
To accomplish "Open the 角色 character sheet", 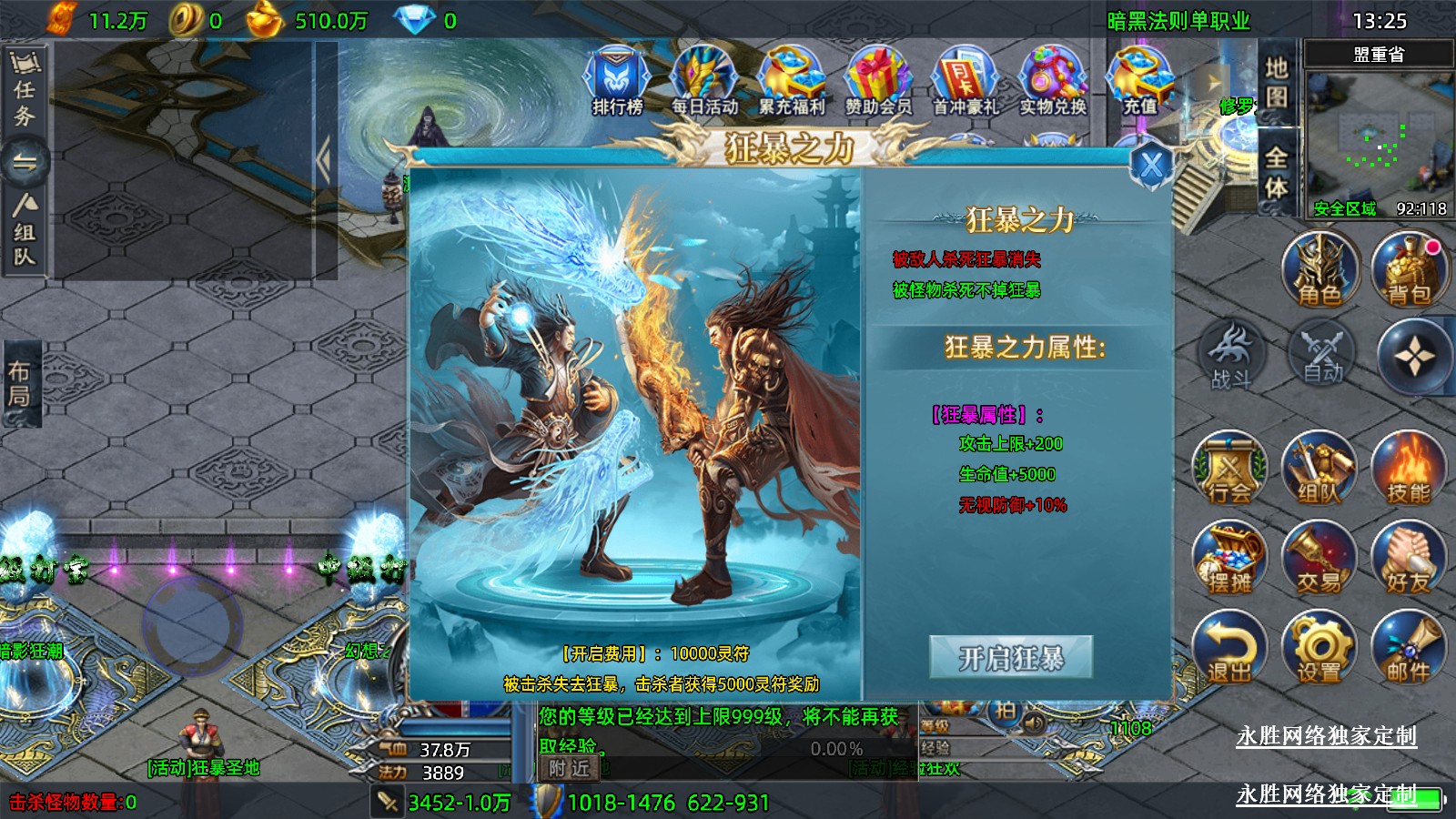I will pyautogui.click(x=1319, y=270).
